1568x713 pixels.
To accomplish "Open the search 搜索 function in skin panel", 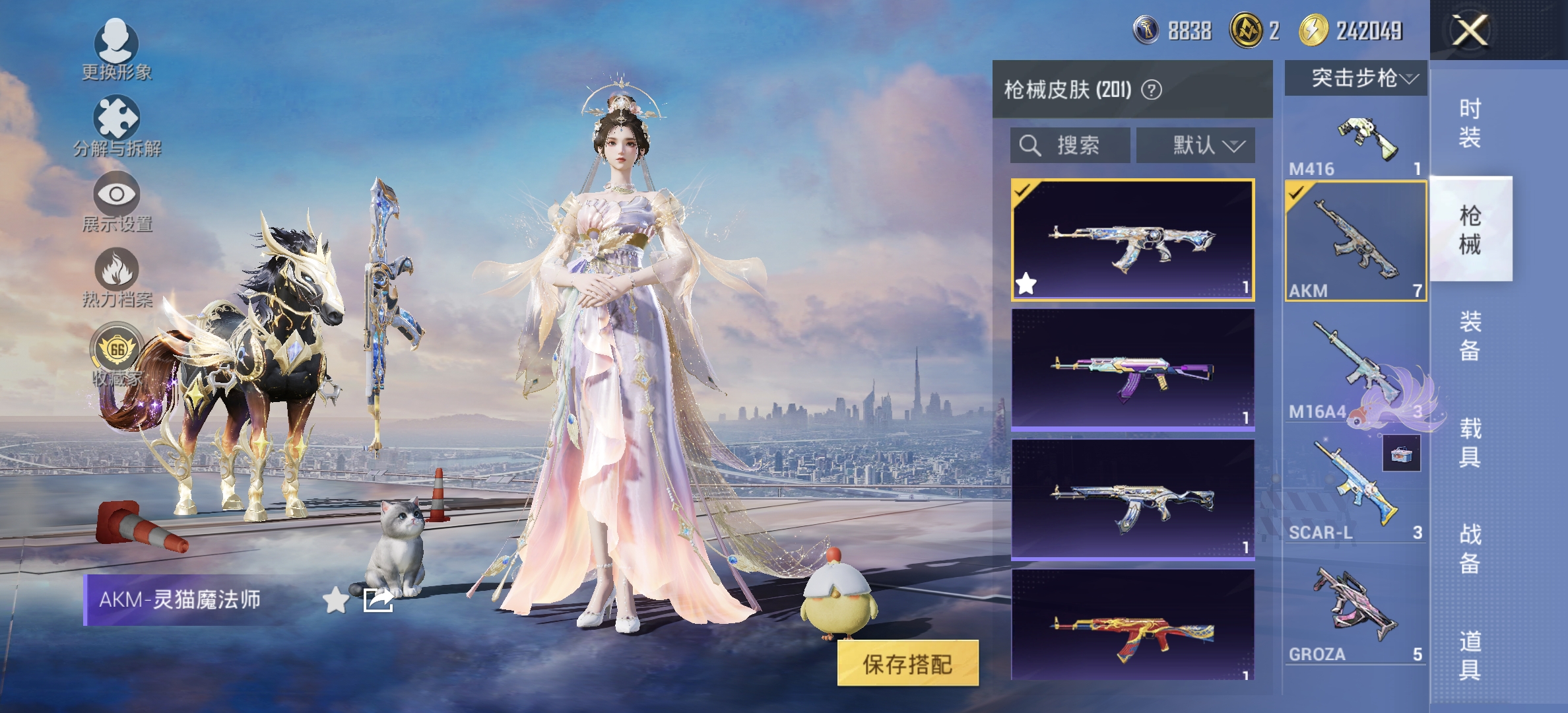I will (x=1069, y=146).
